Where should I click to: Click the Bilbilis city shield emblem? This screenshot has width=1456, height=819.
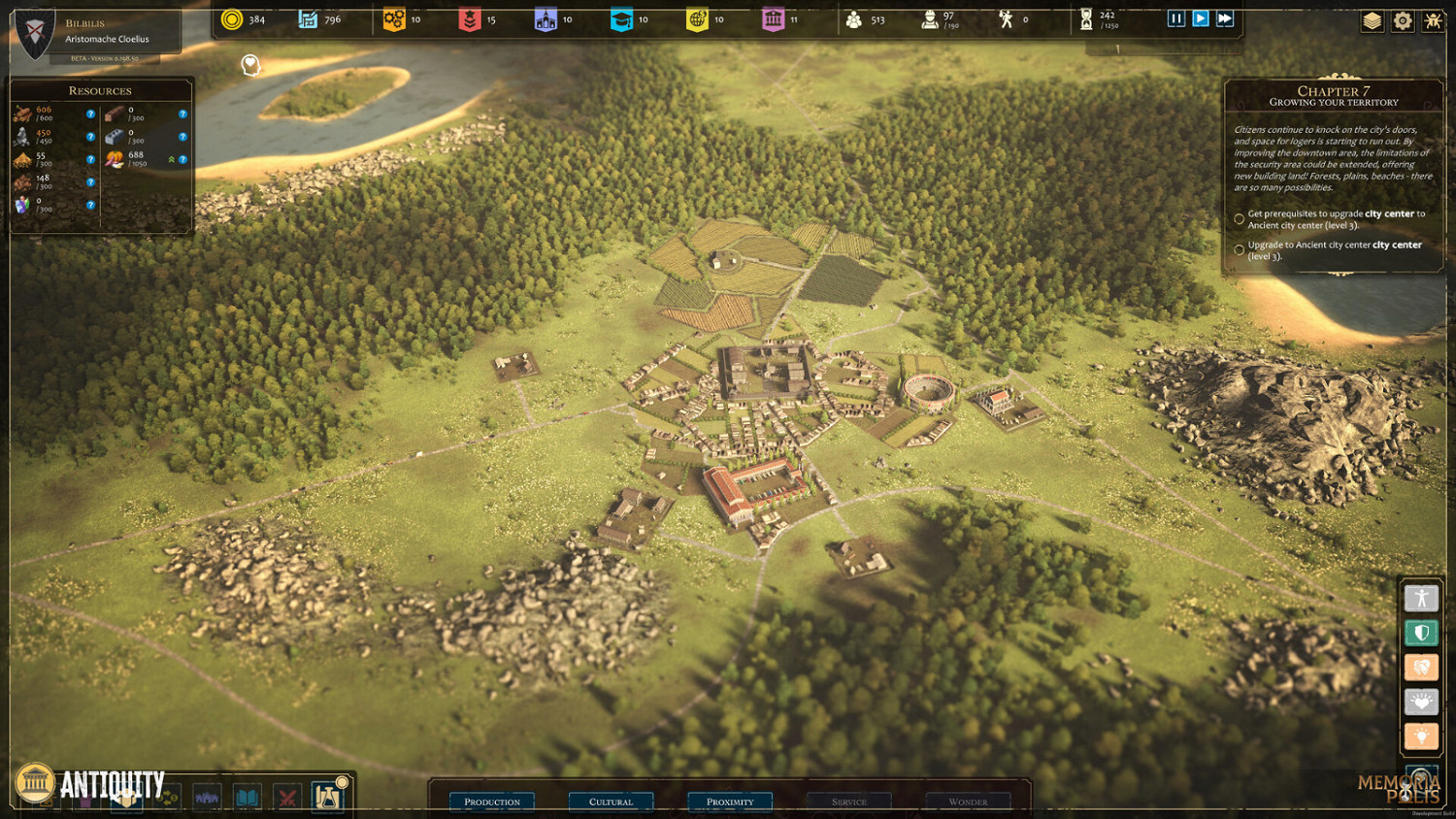click(35, 35)
